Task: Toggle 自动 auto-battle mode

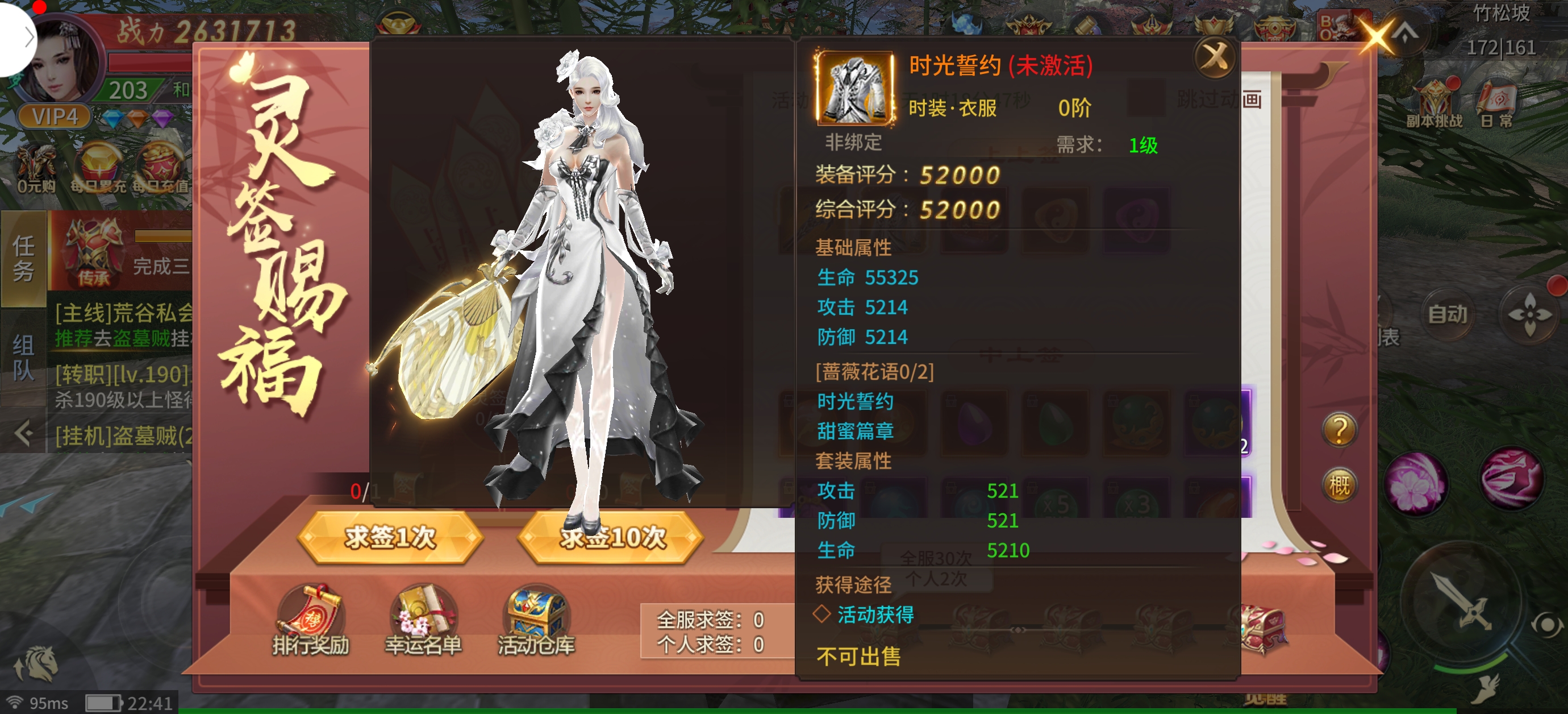Action: tap(1447, 314)
